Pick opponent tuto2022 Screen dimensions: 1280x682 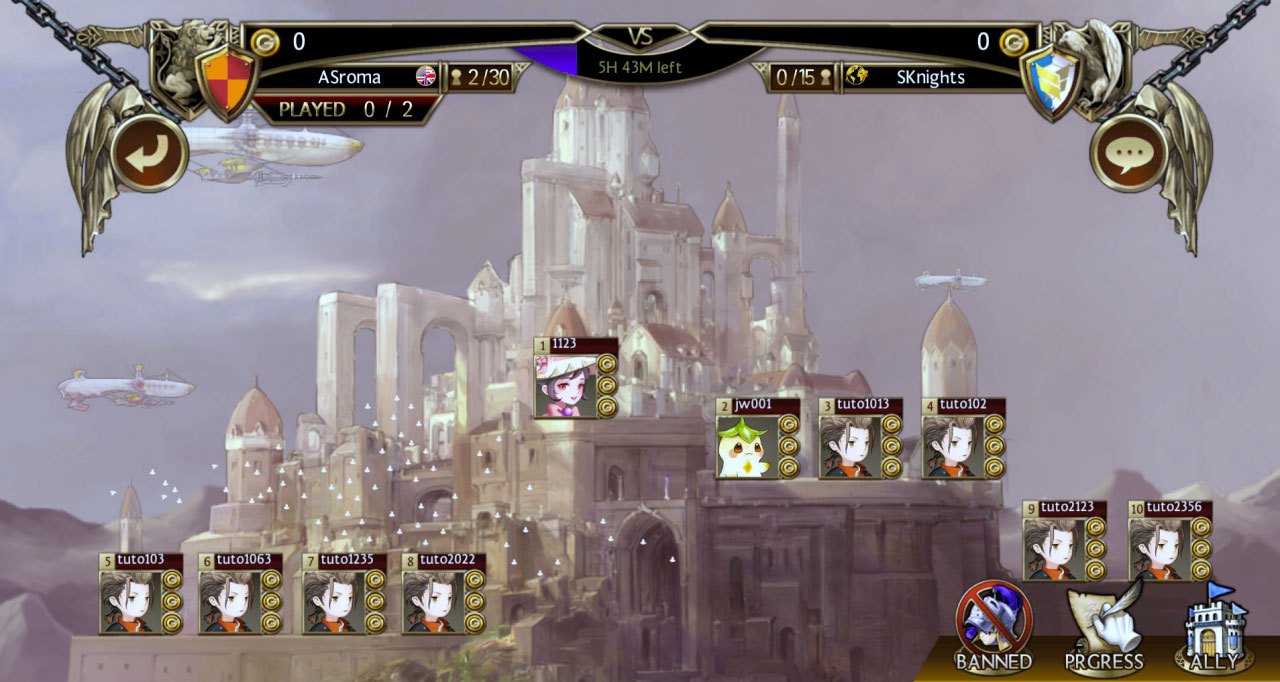[433, 601]
